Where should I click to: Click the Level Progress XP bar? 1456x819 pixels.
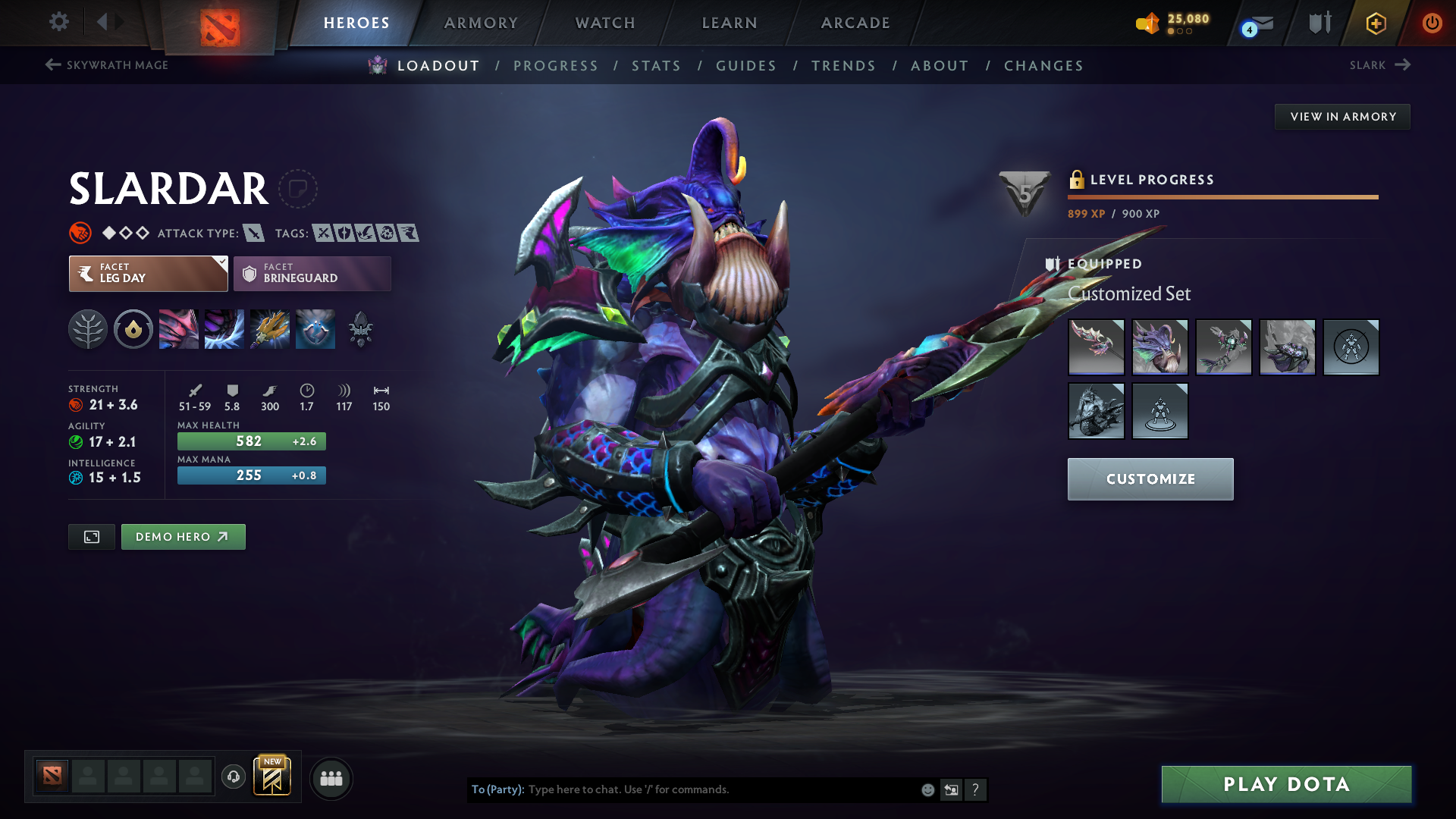point(1222,197)
